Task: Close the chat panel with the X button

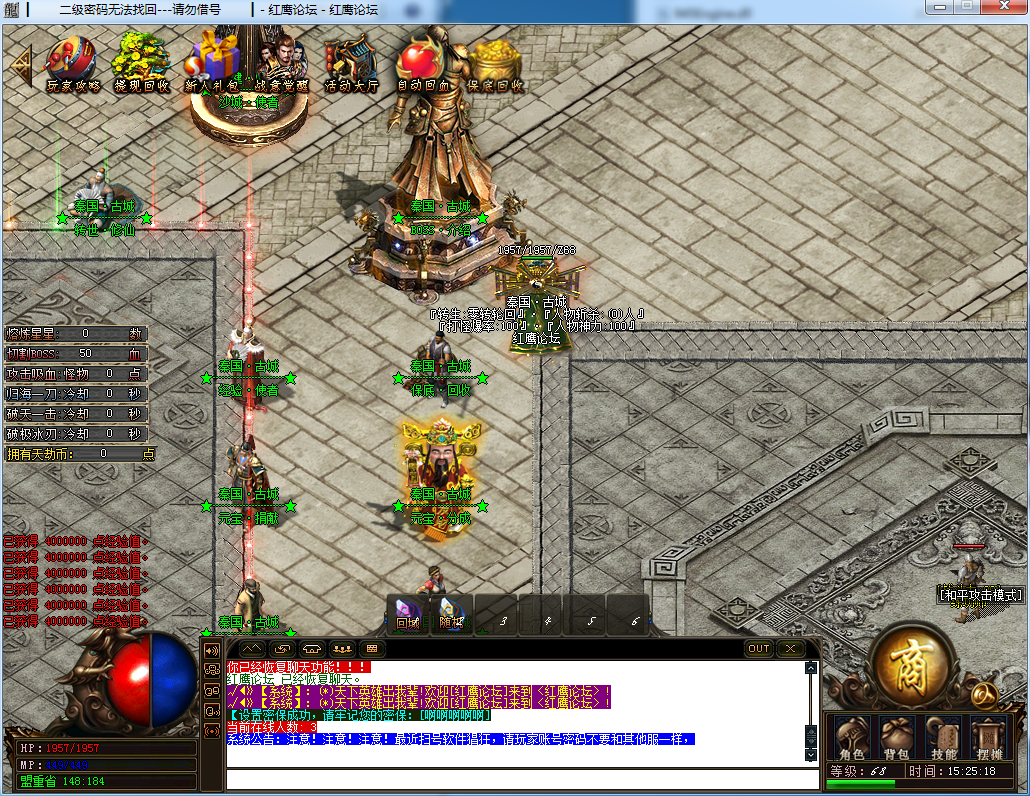Action: tap(791, 648)
